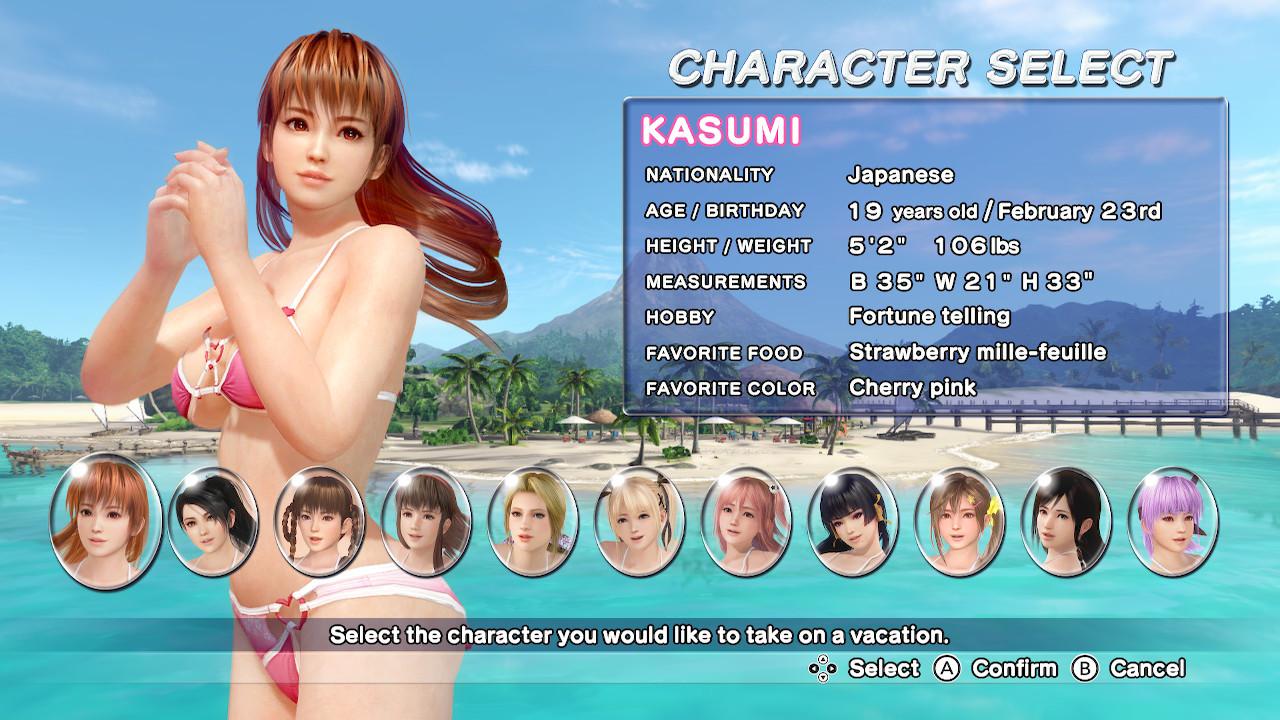Pick the girl wearing a yellow flower
The height and width of the screenshot is (720, 1280).
pos(960,521)
